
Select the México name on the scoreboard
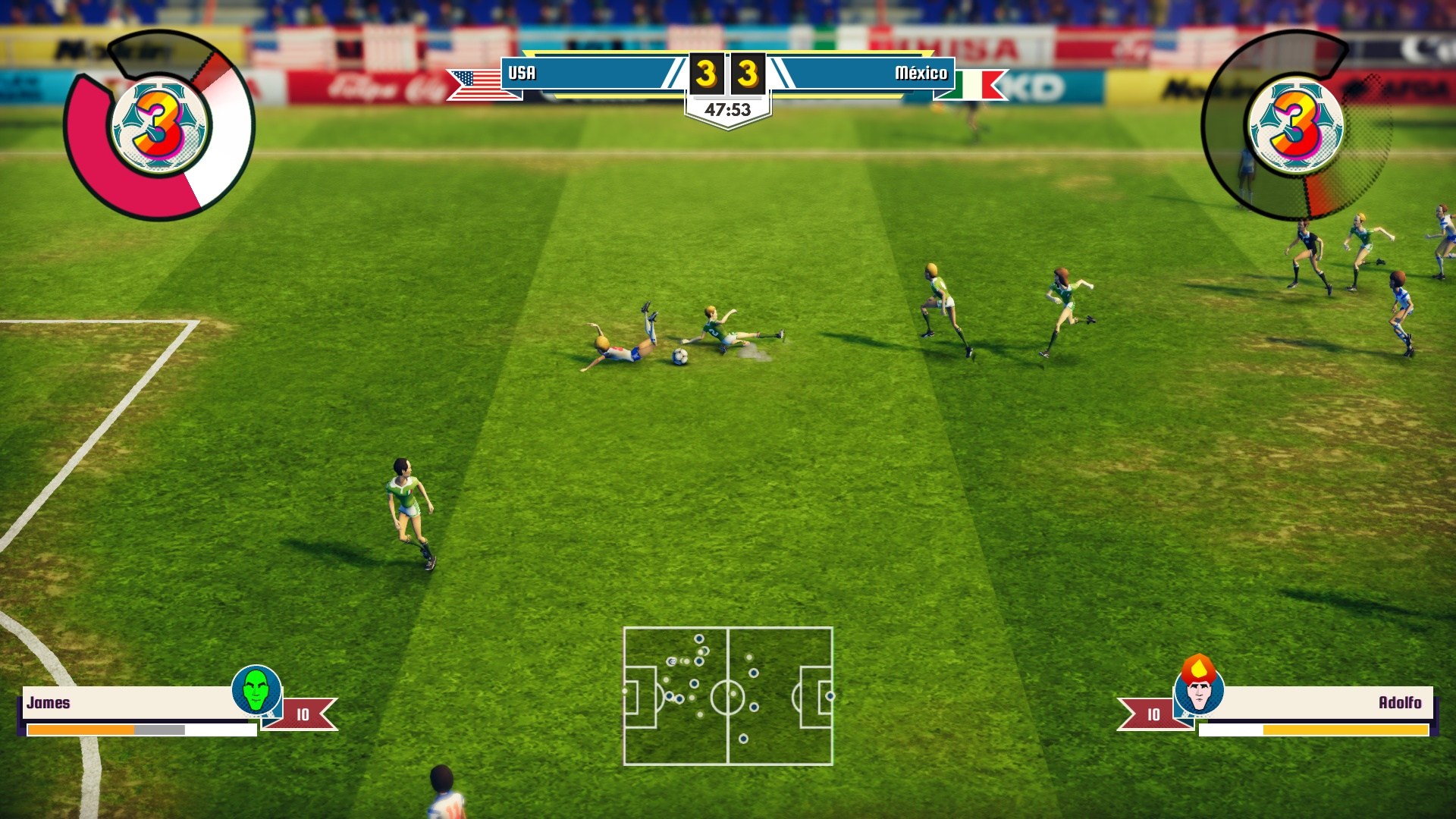click(921, 74)
